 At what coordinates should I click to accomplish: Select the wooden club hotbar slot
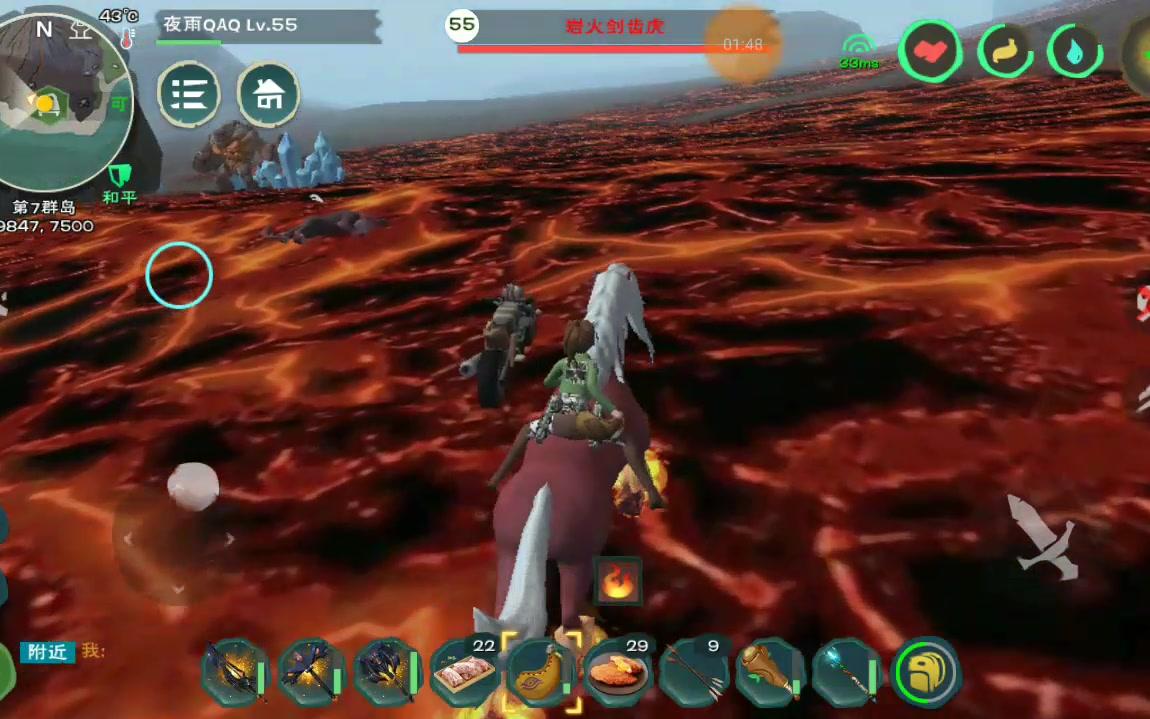[770, 672]
